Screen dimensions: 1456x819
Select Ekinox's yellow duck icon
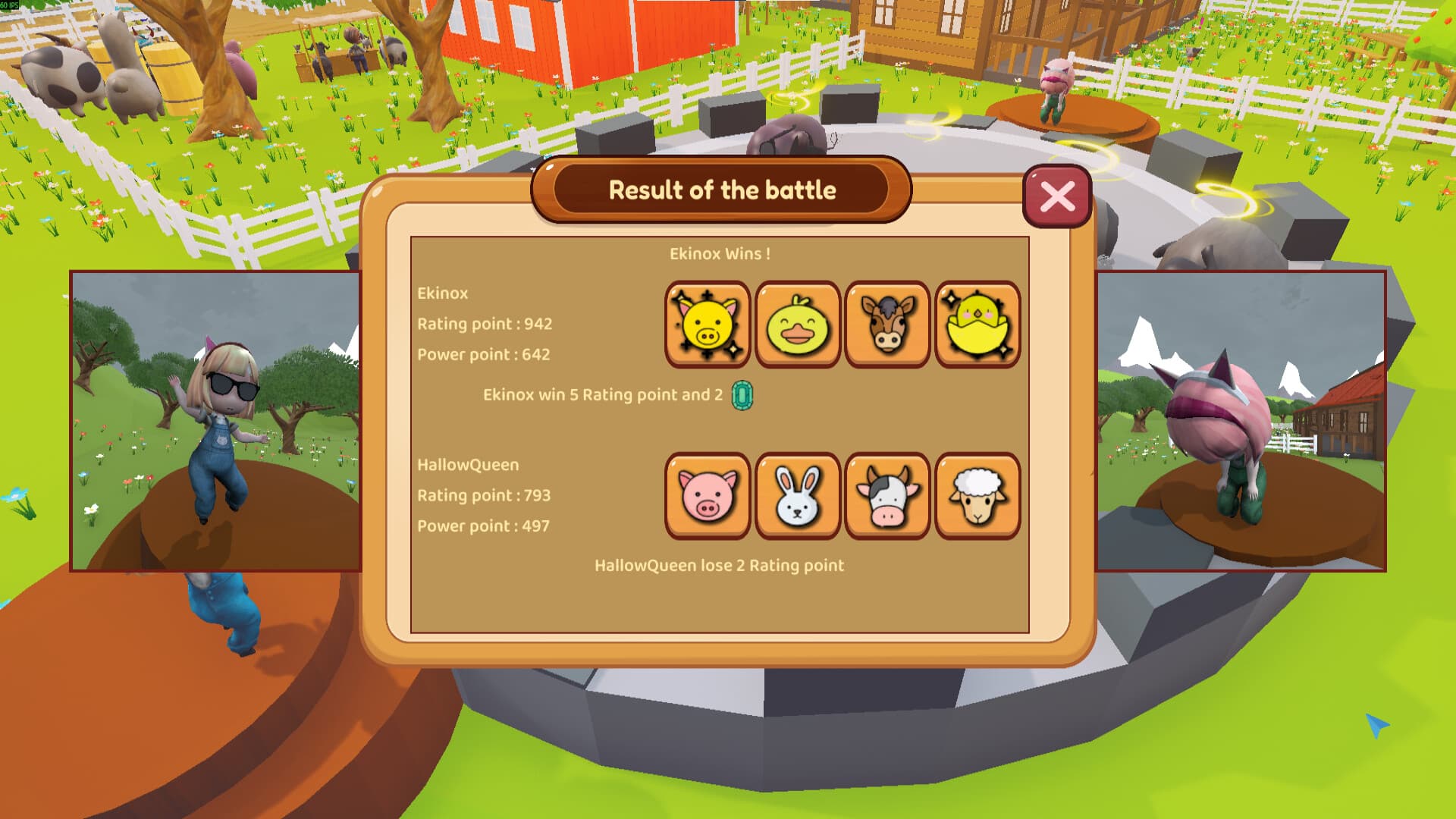pos(796,325)
